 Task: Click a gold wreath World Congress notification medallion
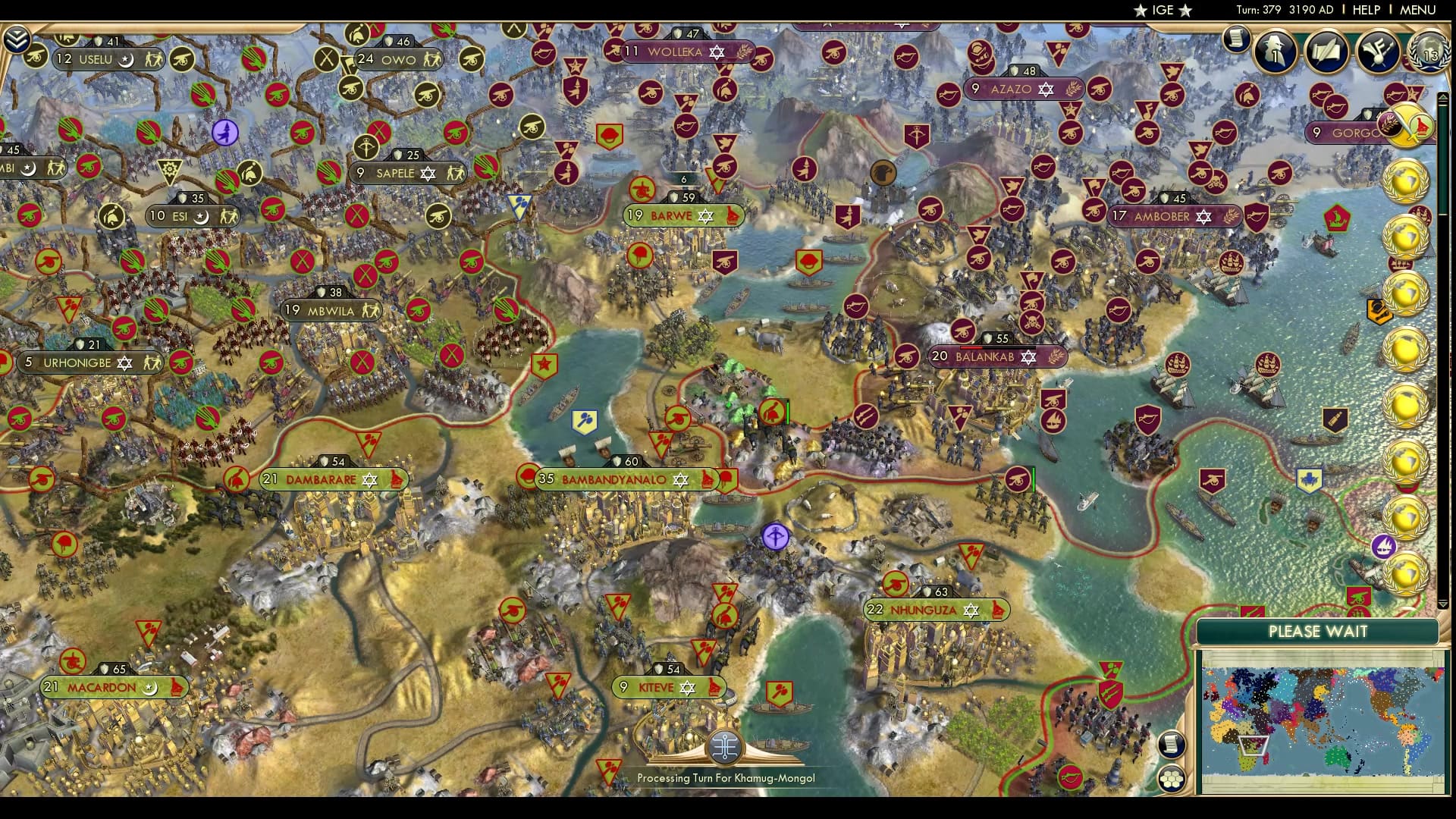(1407, 182)
